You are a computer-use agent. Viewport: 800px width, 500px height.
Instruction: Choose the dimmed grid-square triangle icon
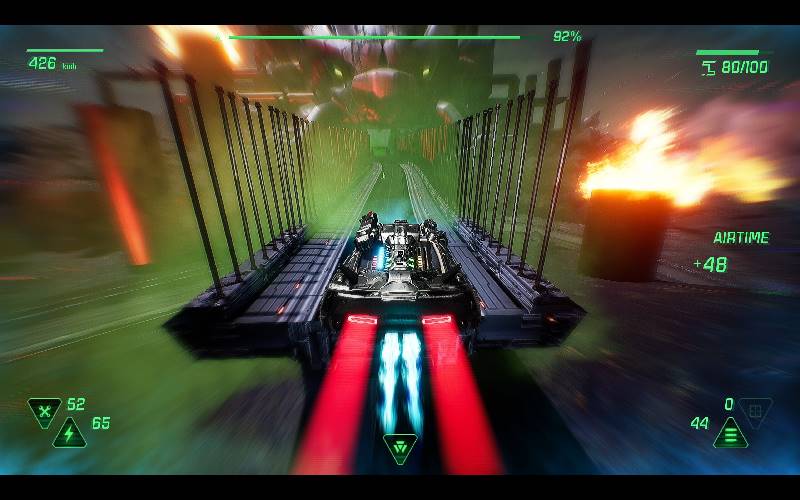click(x=755, y=410)
